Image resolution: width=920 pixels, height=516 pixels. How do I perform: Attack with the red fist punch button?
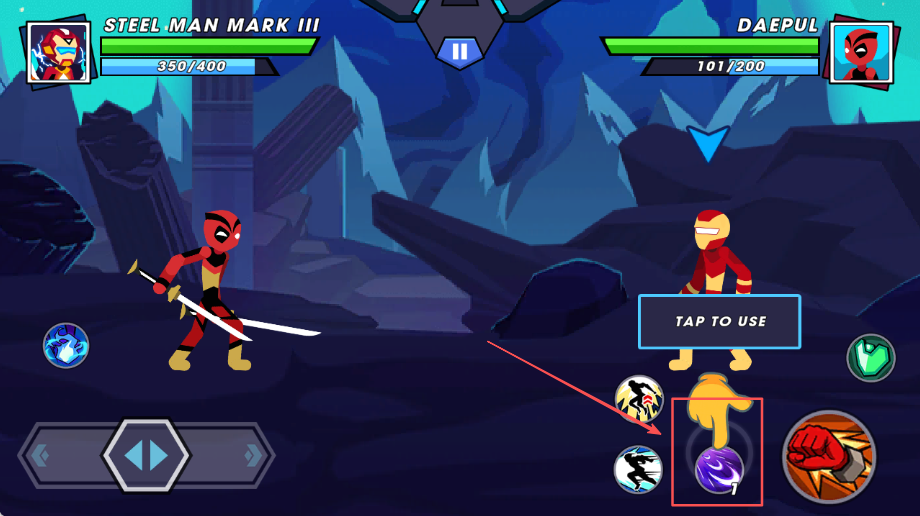(x=828, y=456)
